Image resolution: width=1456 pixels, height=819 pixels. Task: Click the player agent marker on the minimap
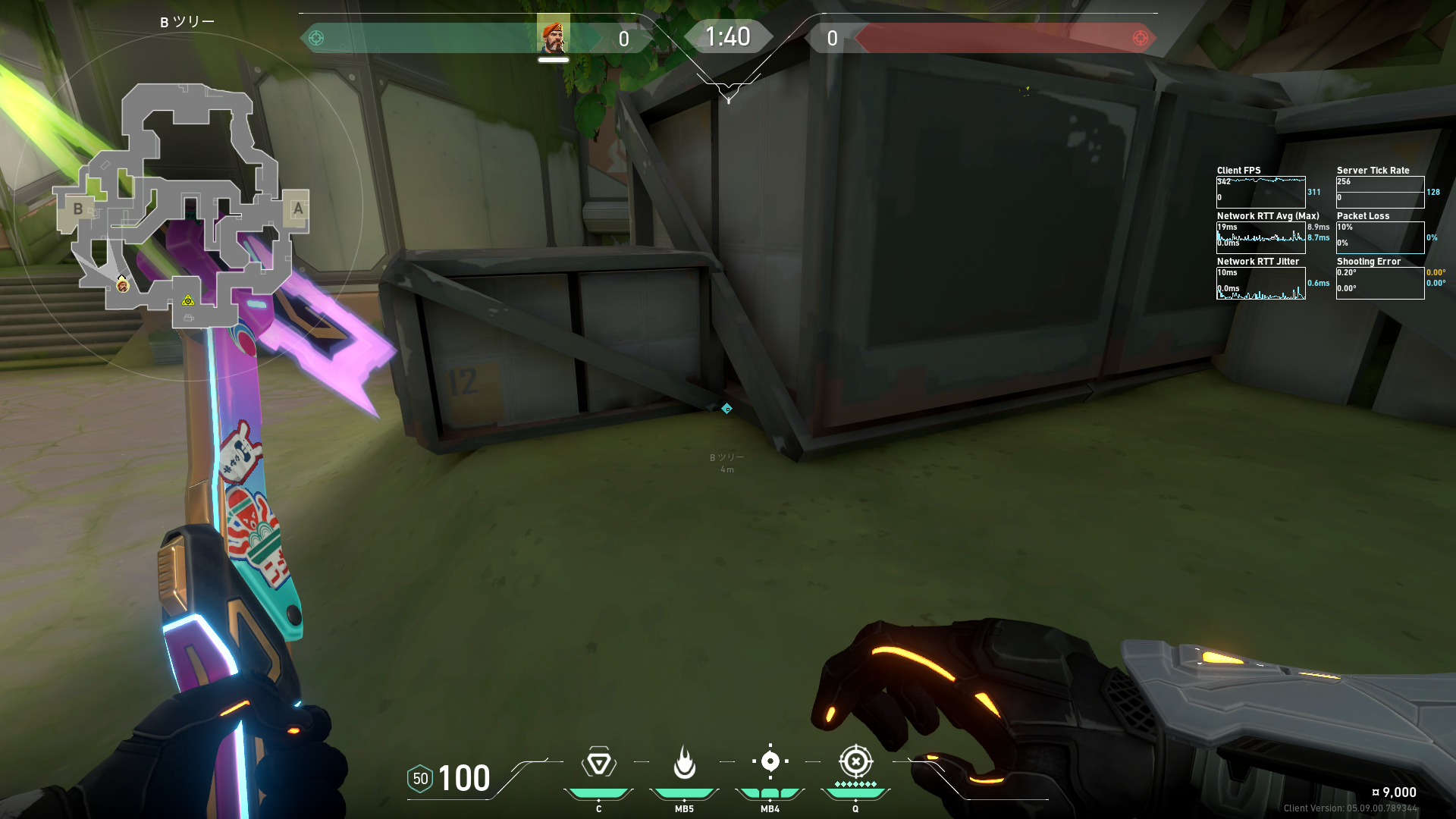pyautogui.click(x=123, y=285)
